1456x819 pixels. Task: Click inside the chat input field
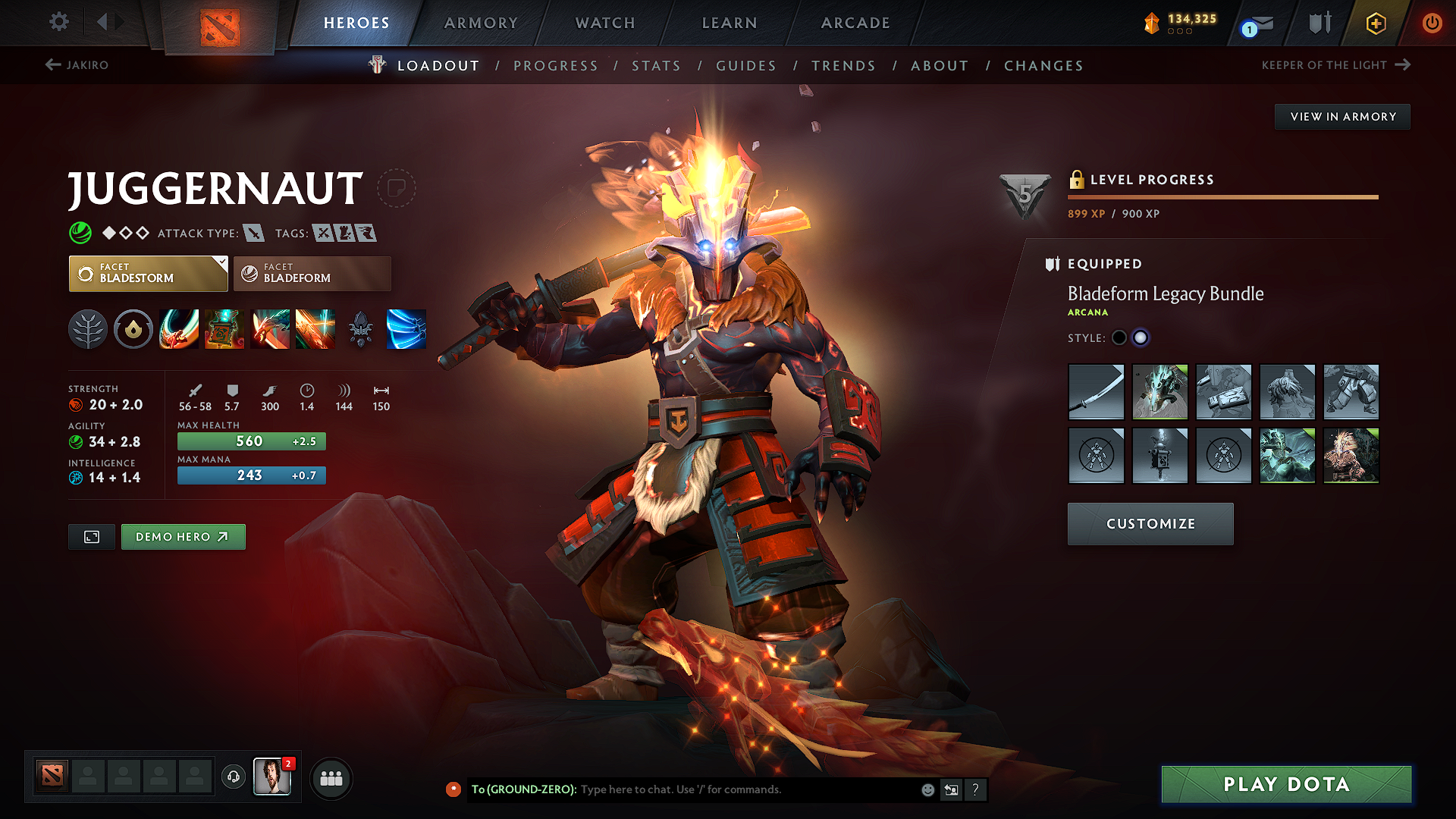click(x=720, y=789)
